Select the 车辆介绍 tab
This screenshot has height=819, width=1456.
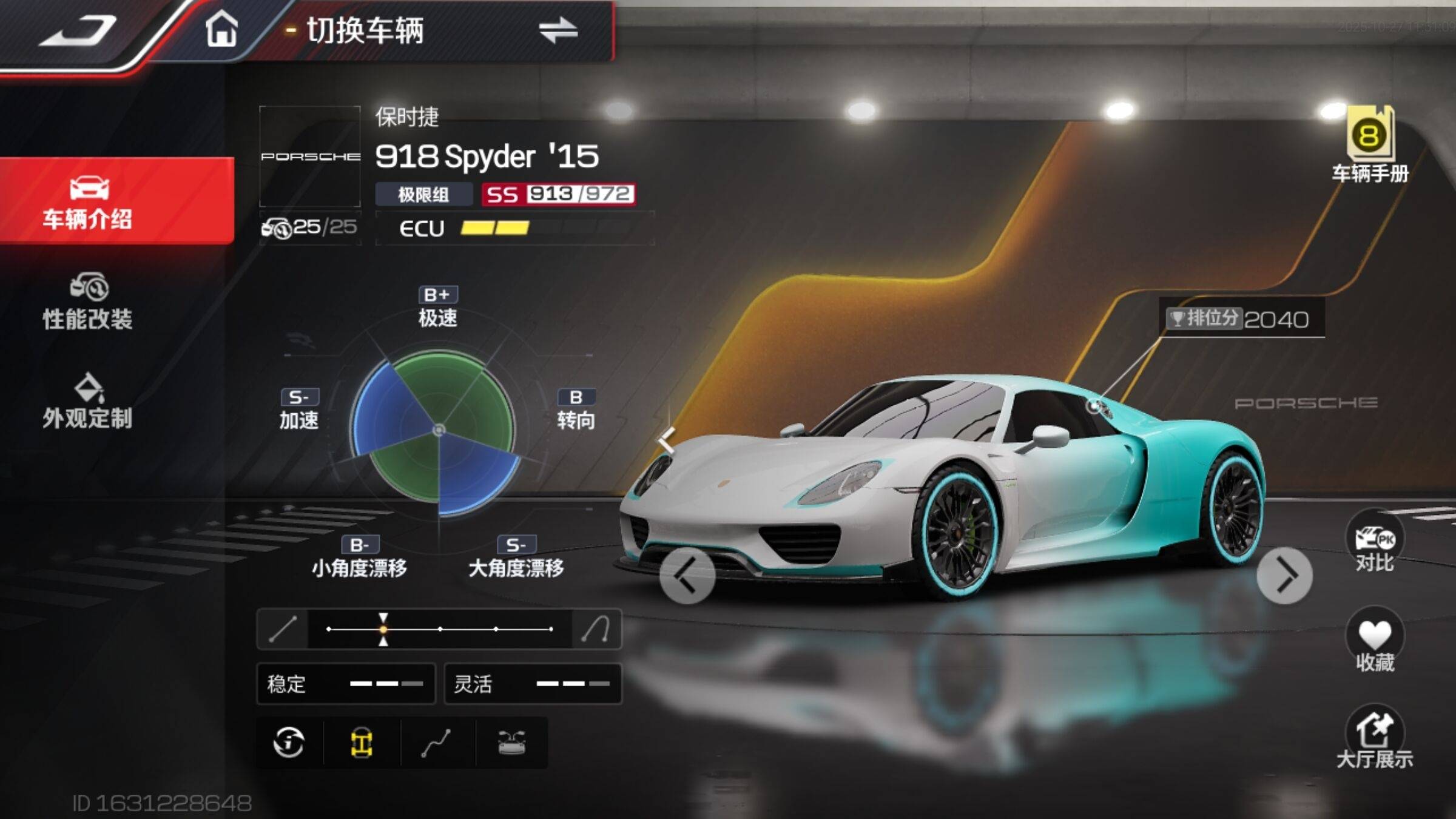tap(88, 201)
